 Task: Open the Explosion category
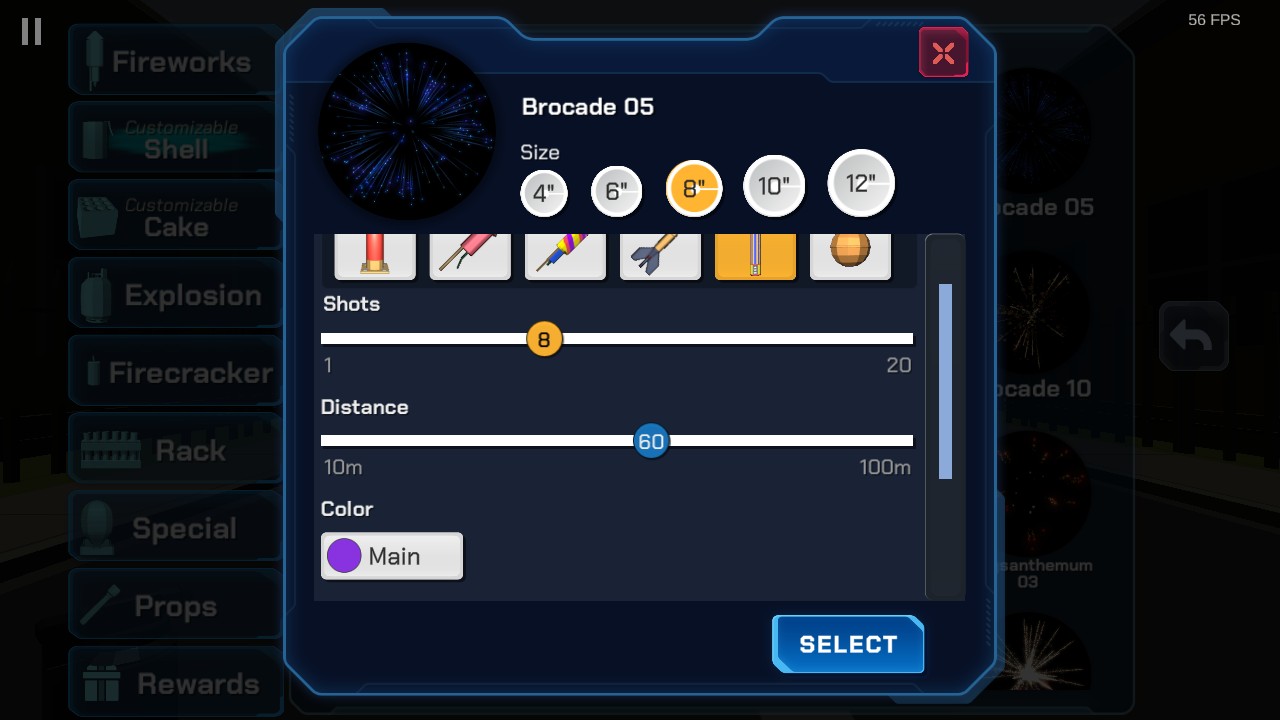pyautogui.click(x=175, y=295)
